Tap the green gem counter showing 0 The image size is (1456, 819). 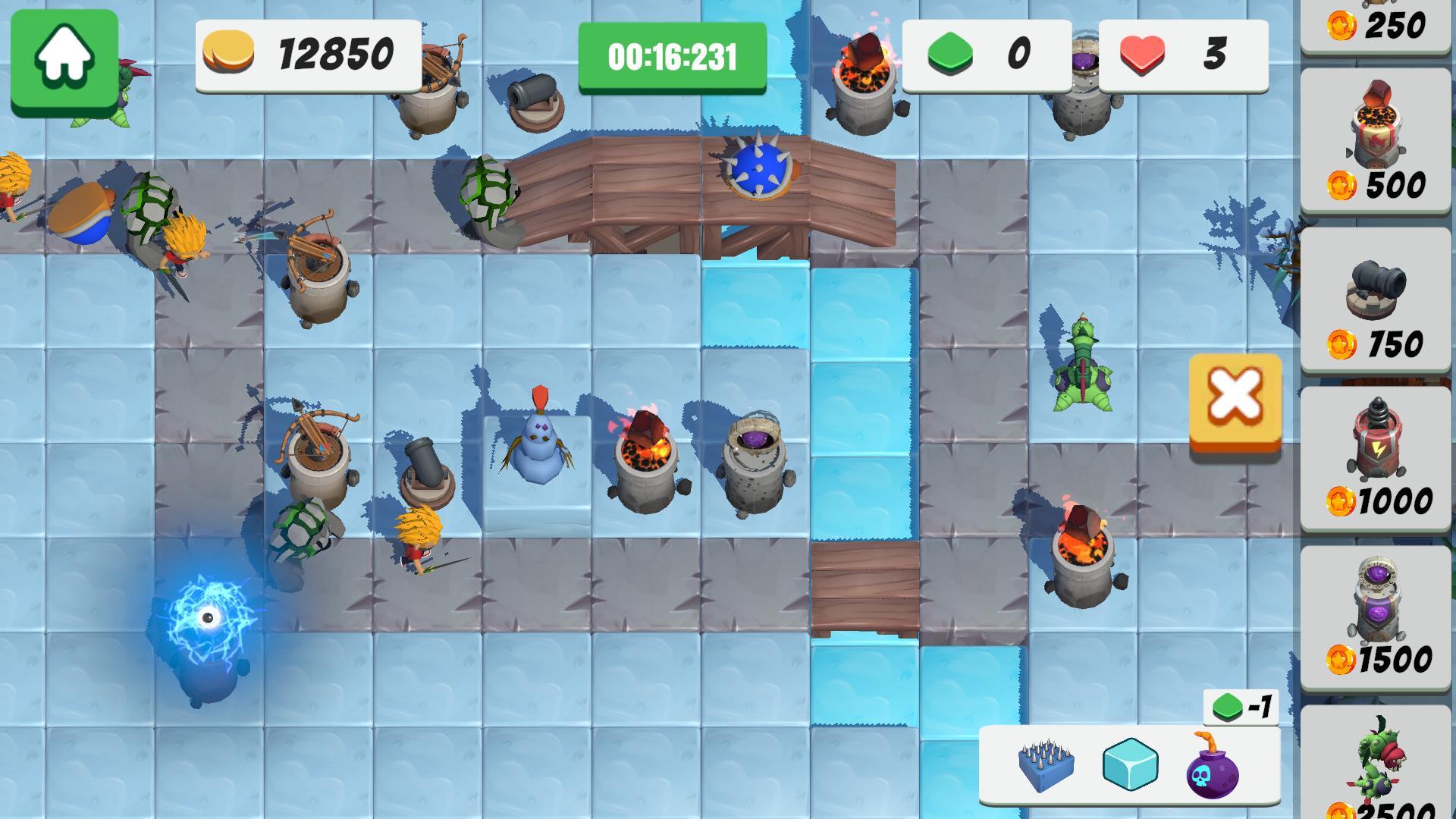[x=986, y=53]
